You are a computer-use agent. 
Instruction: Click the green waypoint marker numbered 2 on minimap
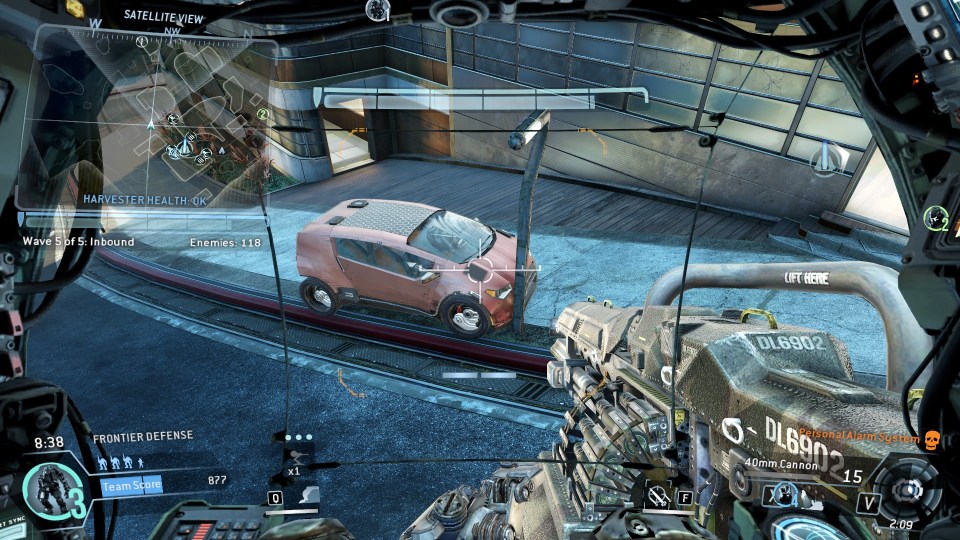(262, 115)
